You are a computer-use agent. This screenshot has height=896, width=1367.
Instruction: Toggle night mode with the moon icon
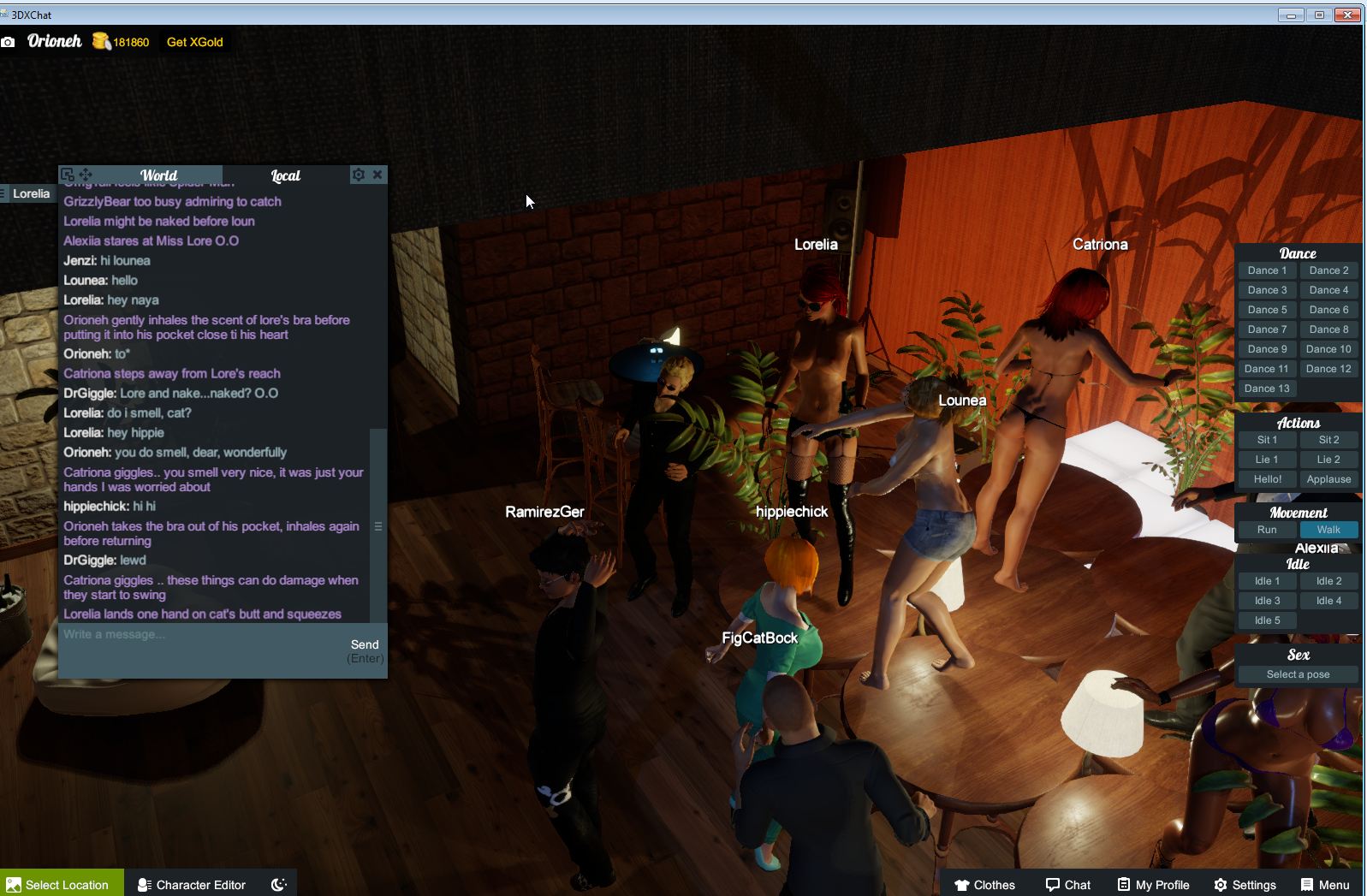pyautogui.click(x=277, y=884)
